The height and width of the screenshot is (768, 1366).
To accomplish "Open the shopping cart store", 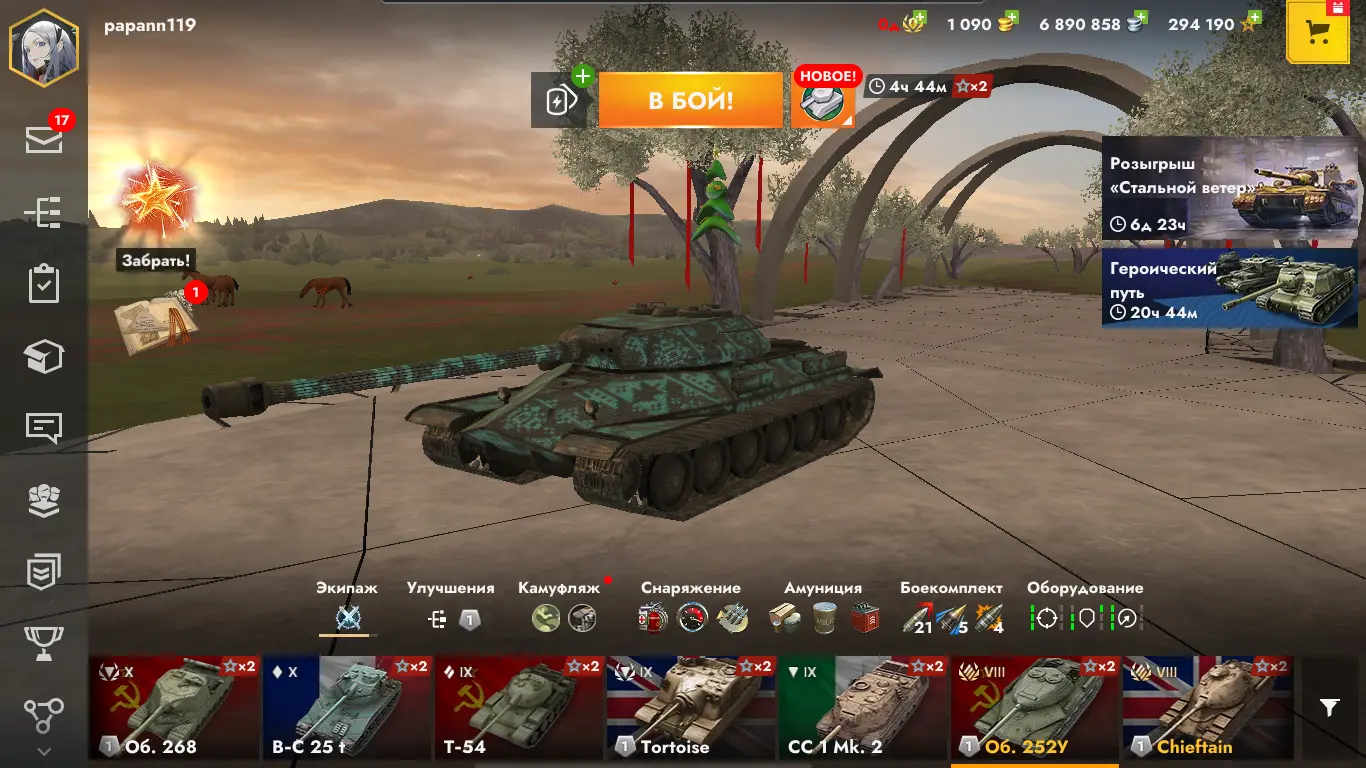I will coord(1318,32).
